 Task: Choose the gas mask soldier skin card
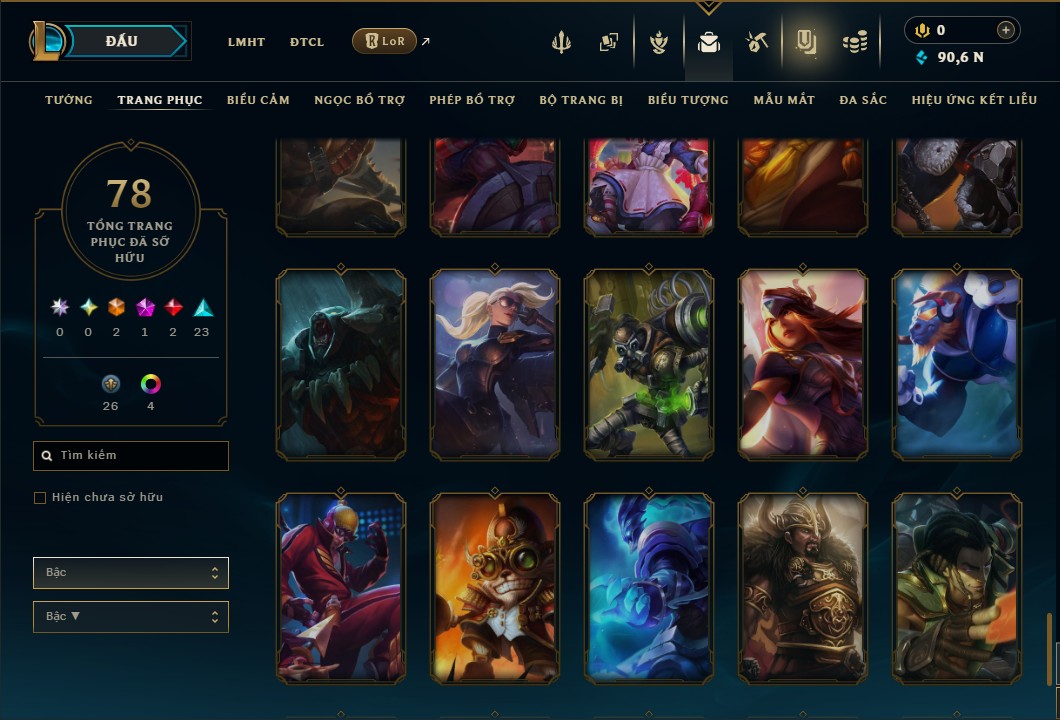pyautogui.click(x=649, y=365)
